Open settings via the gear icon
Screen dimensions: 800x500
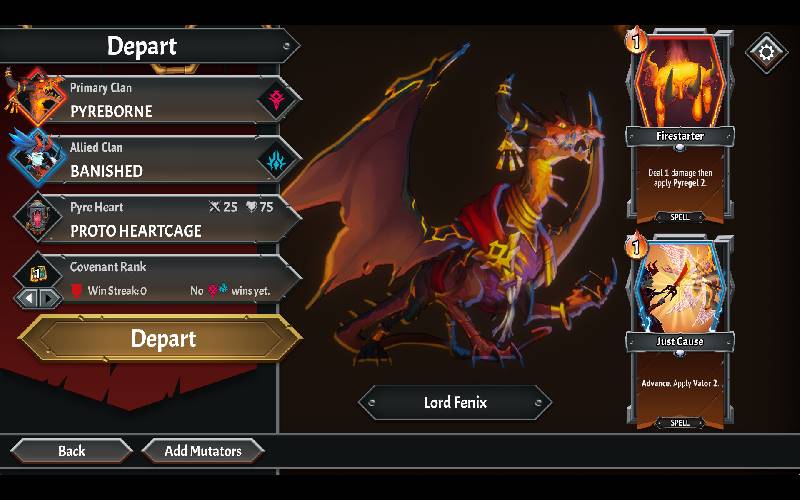click(x=767, y=51)
